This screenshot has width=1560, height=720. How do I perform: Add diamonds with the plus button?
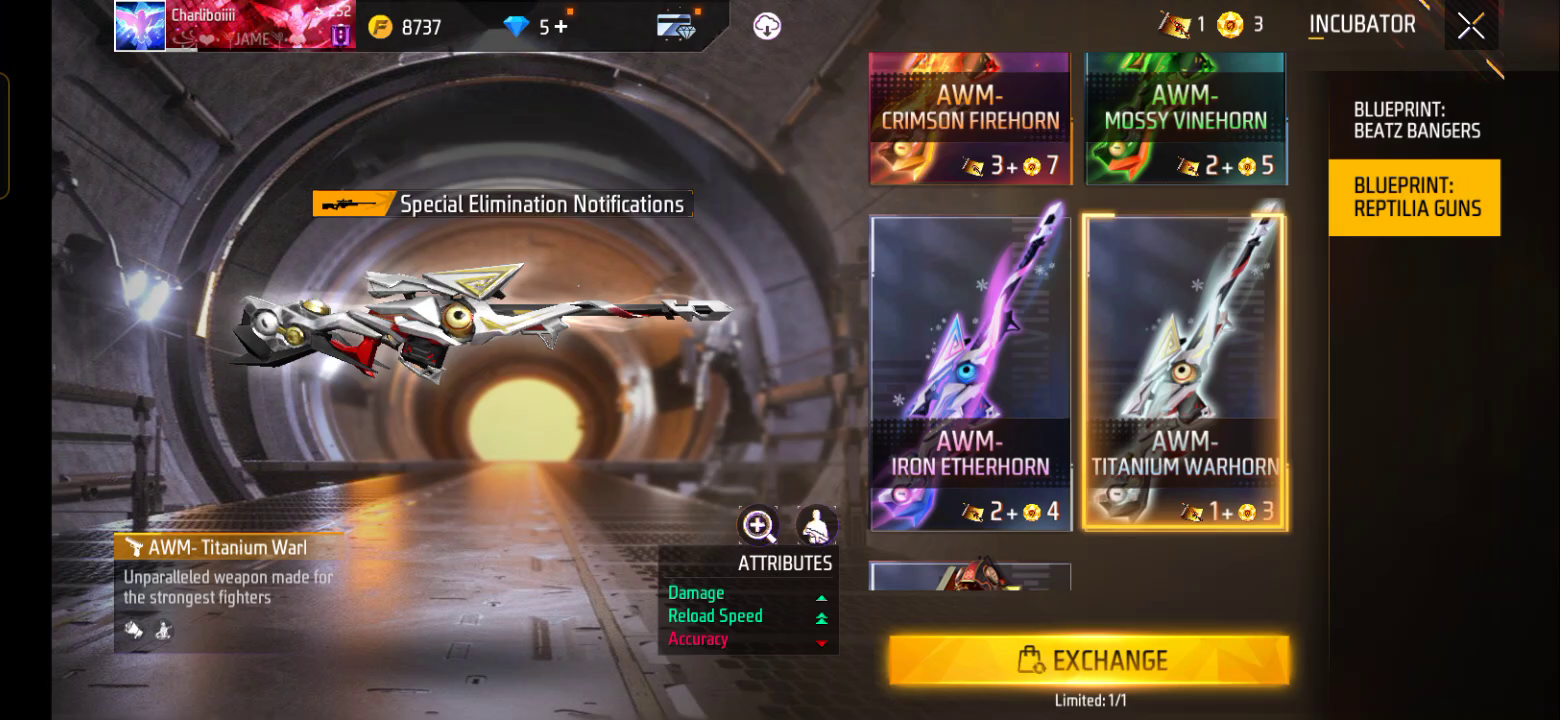[x=561, y=27]
